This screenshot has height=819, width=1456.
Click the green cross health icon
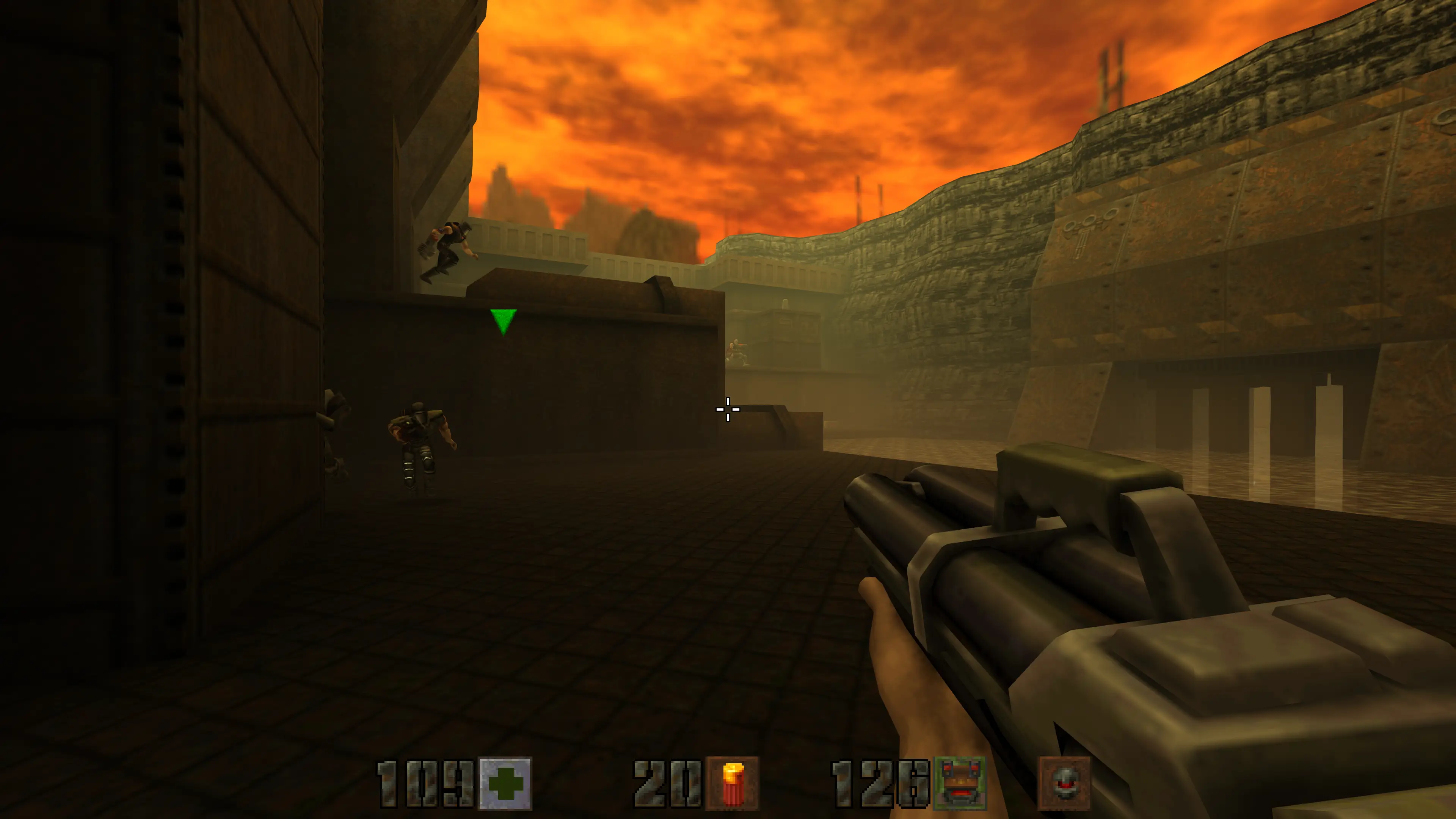pyautogui.click(x=505, y=783)
